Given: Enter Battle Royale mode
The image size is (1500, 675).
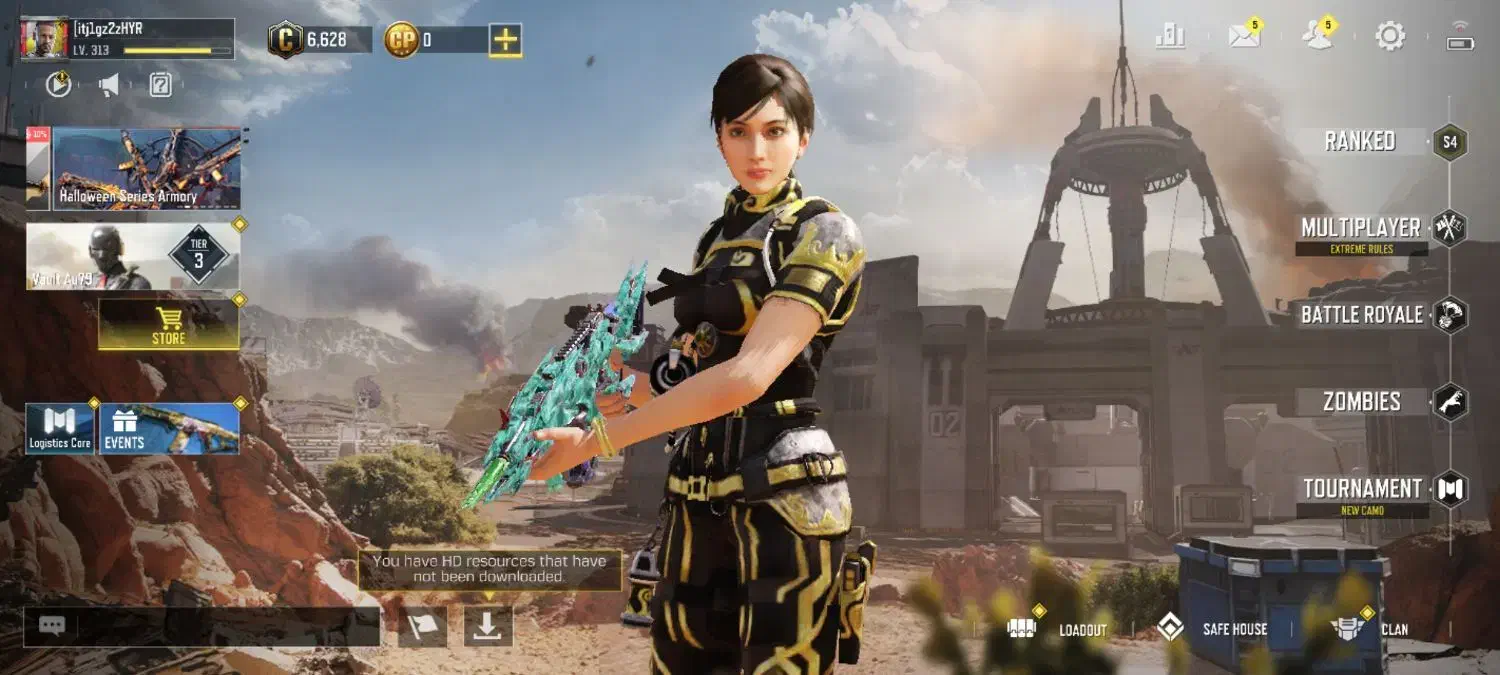Looking at the screenshot, I should 1361,315.
